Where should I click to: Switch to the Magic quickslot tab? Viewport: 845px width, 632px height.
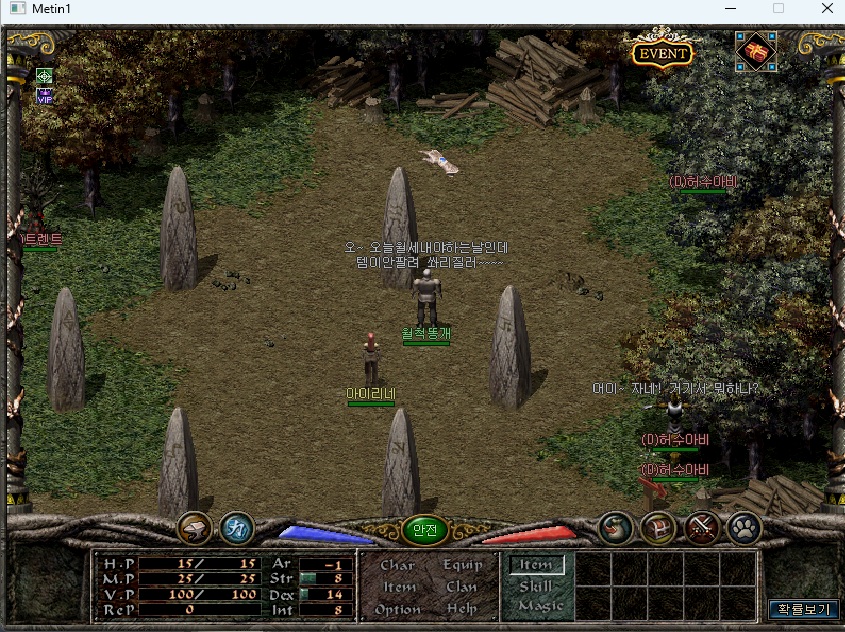click(540, 606)
